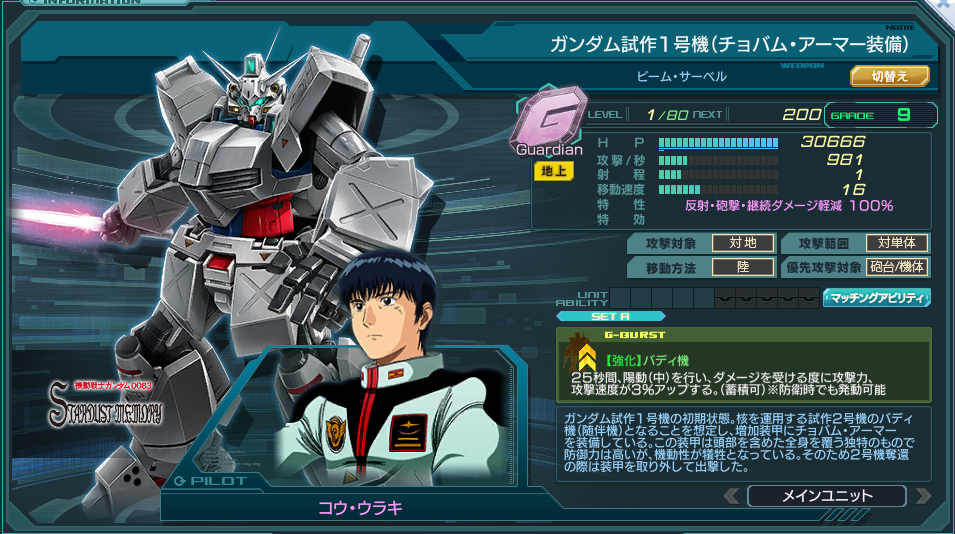Viewport: 955px width, 534px height.
Task: Select the メインユニット label button
Action: pyautogui.click(x=826, y=496)
